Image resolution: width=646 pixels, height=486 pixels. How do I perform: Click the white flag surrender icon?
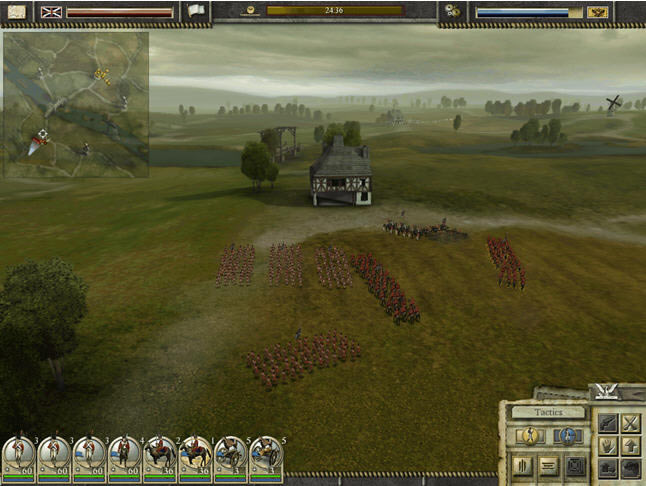(x=195, y=11)
